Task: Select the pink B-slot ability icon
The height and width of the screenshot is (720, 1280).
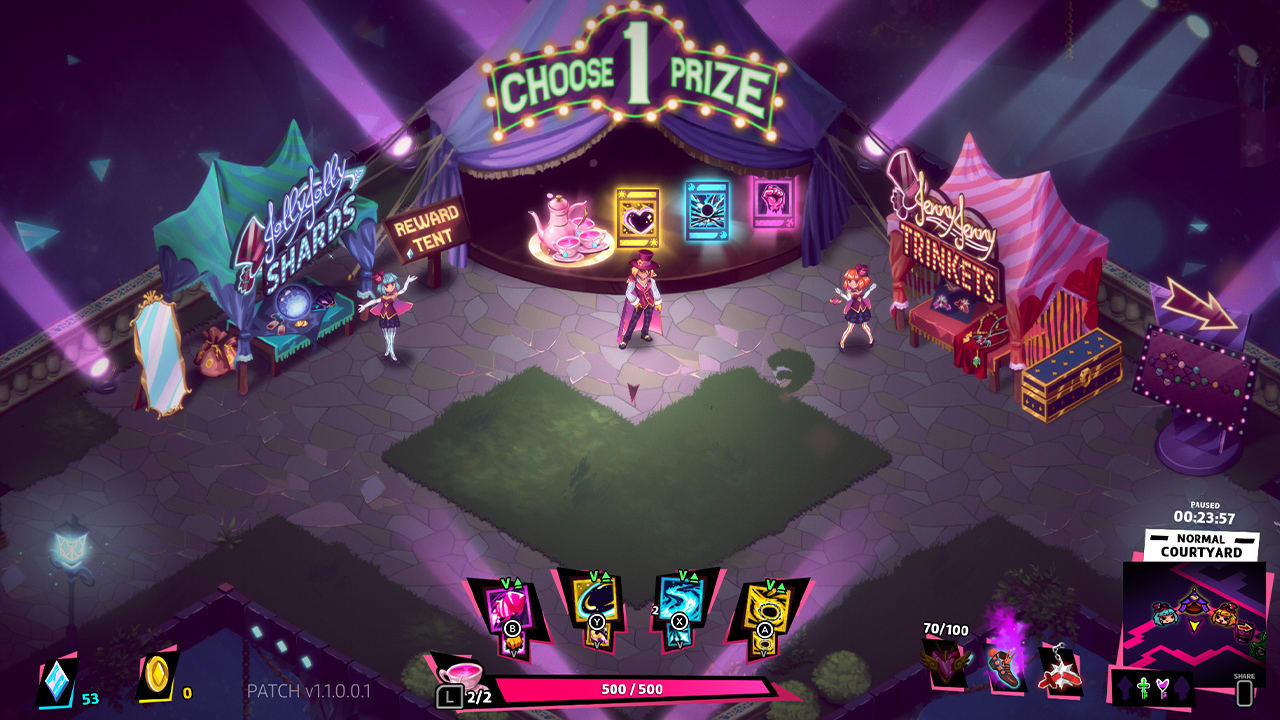Action: point(508,606)
